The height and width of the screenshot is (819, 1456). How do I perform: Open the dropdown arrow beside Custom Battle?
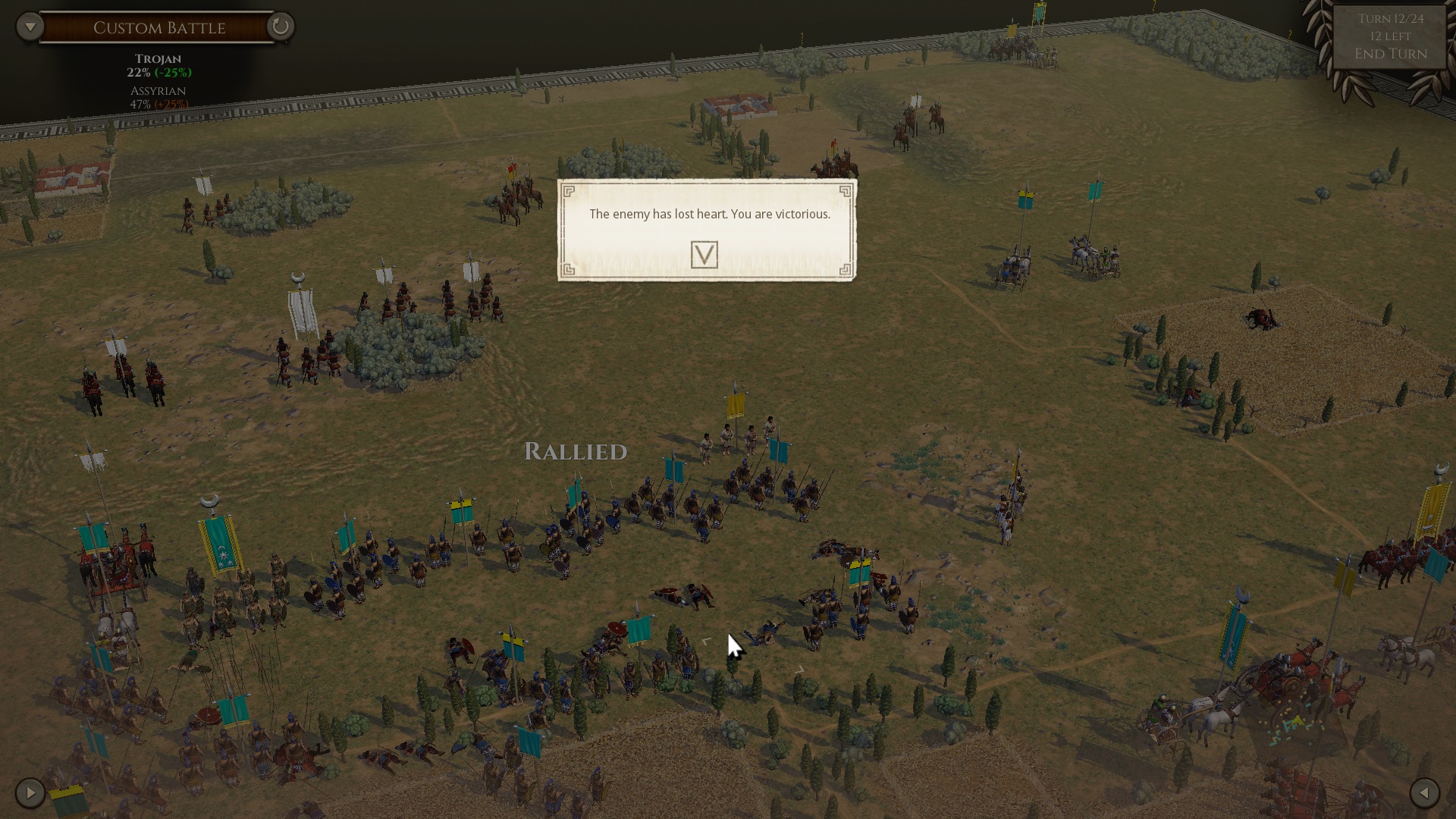tap(30, 27)
